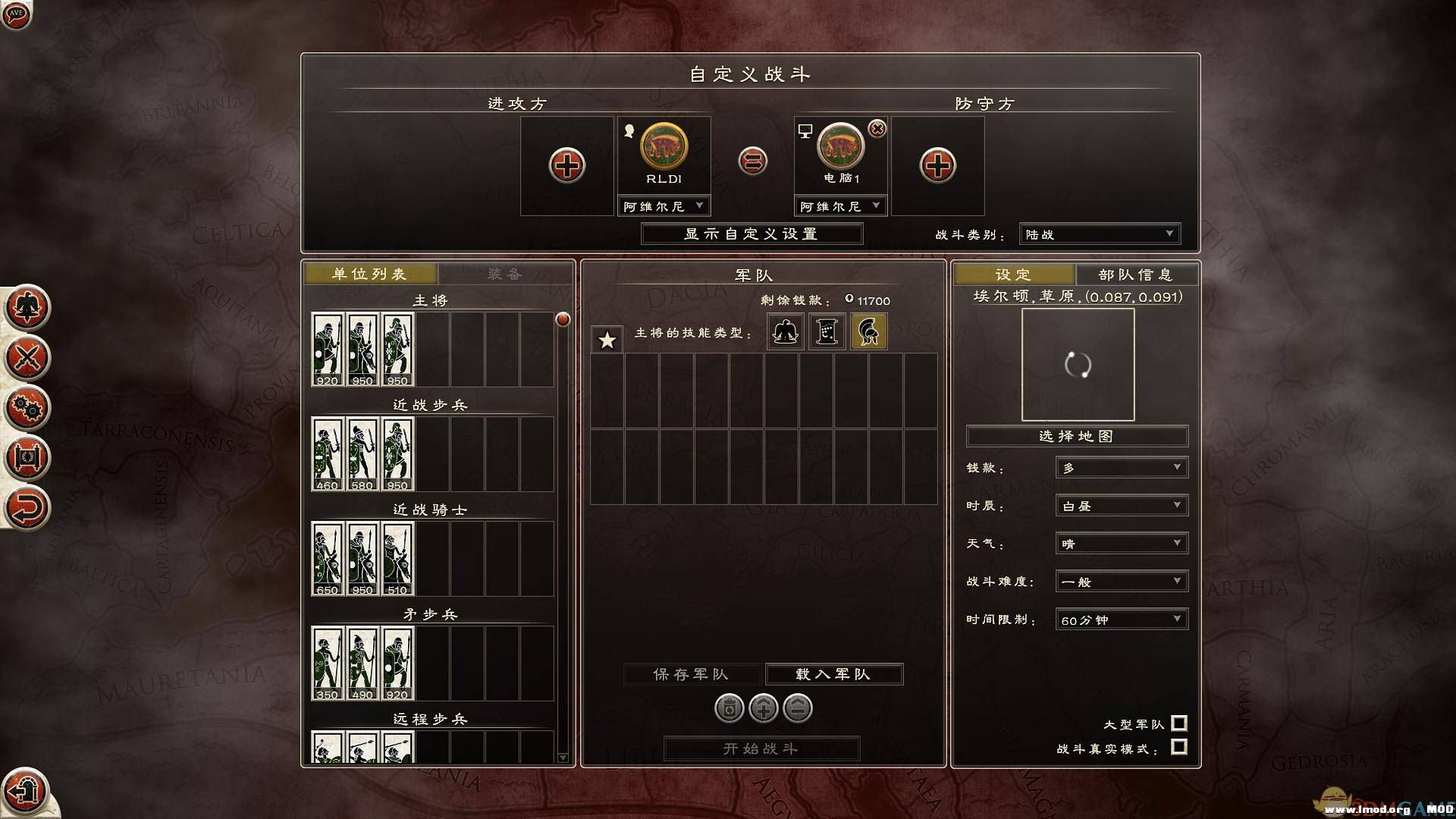Select the helmet skill type for the general
1456x819 pixels.
point(869,331)
